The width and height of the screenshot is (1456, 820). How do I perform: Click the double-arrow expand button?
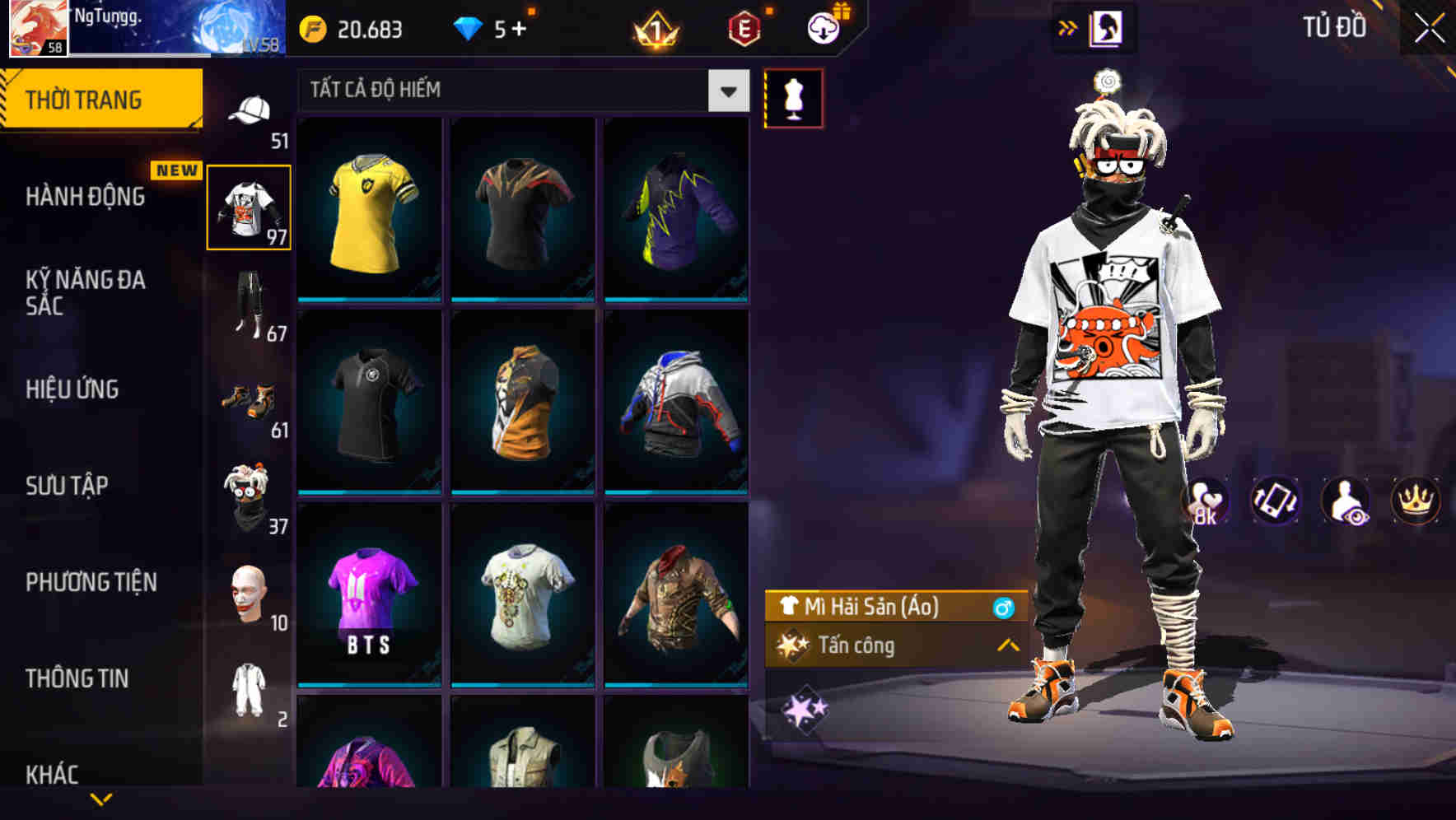point(1068,27)
